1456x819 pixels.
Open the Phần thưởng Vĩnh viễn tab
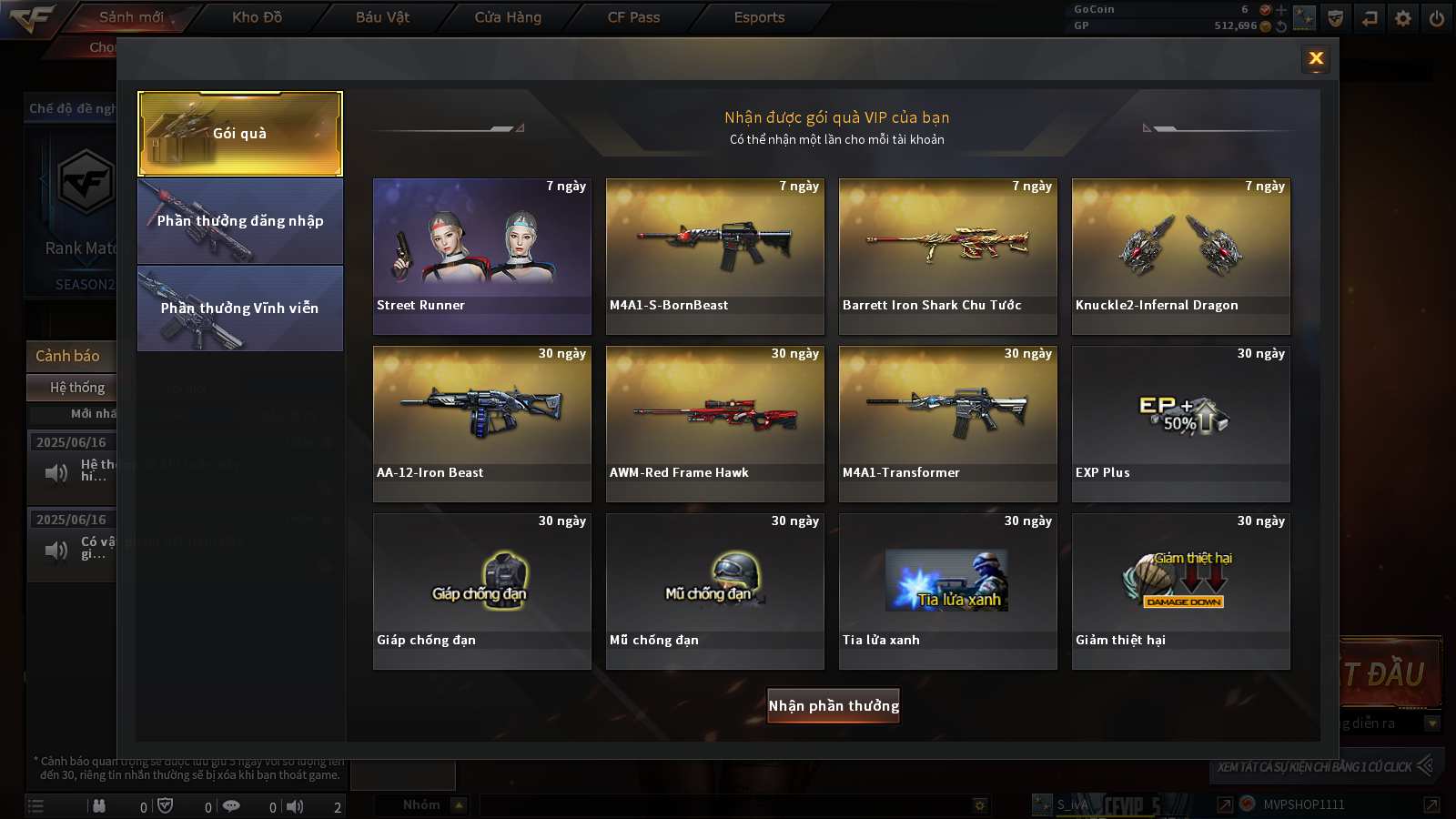[240, 308]
